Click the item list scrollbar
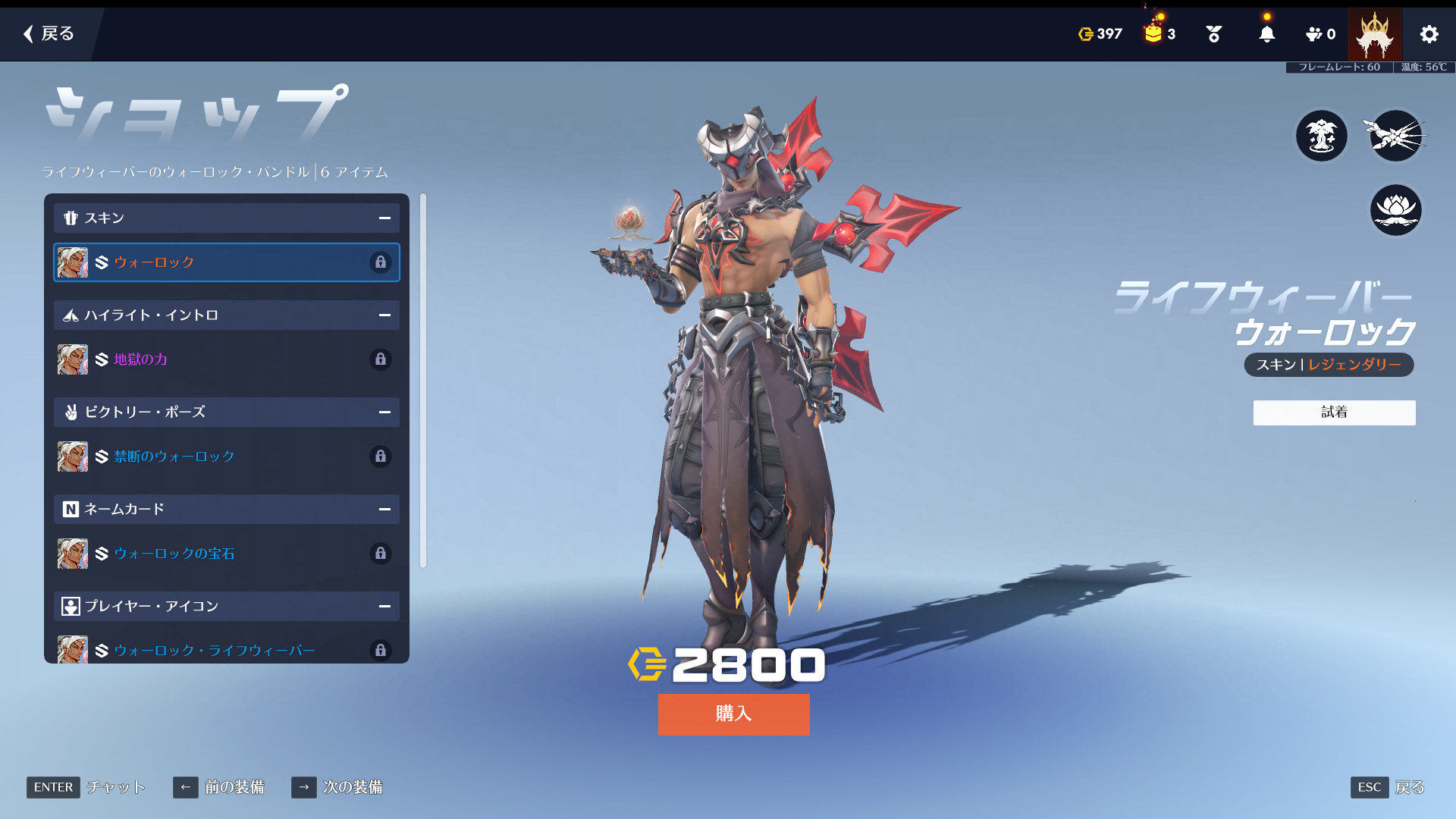Screen dimensions: 1456x819 423,379
